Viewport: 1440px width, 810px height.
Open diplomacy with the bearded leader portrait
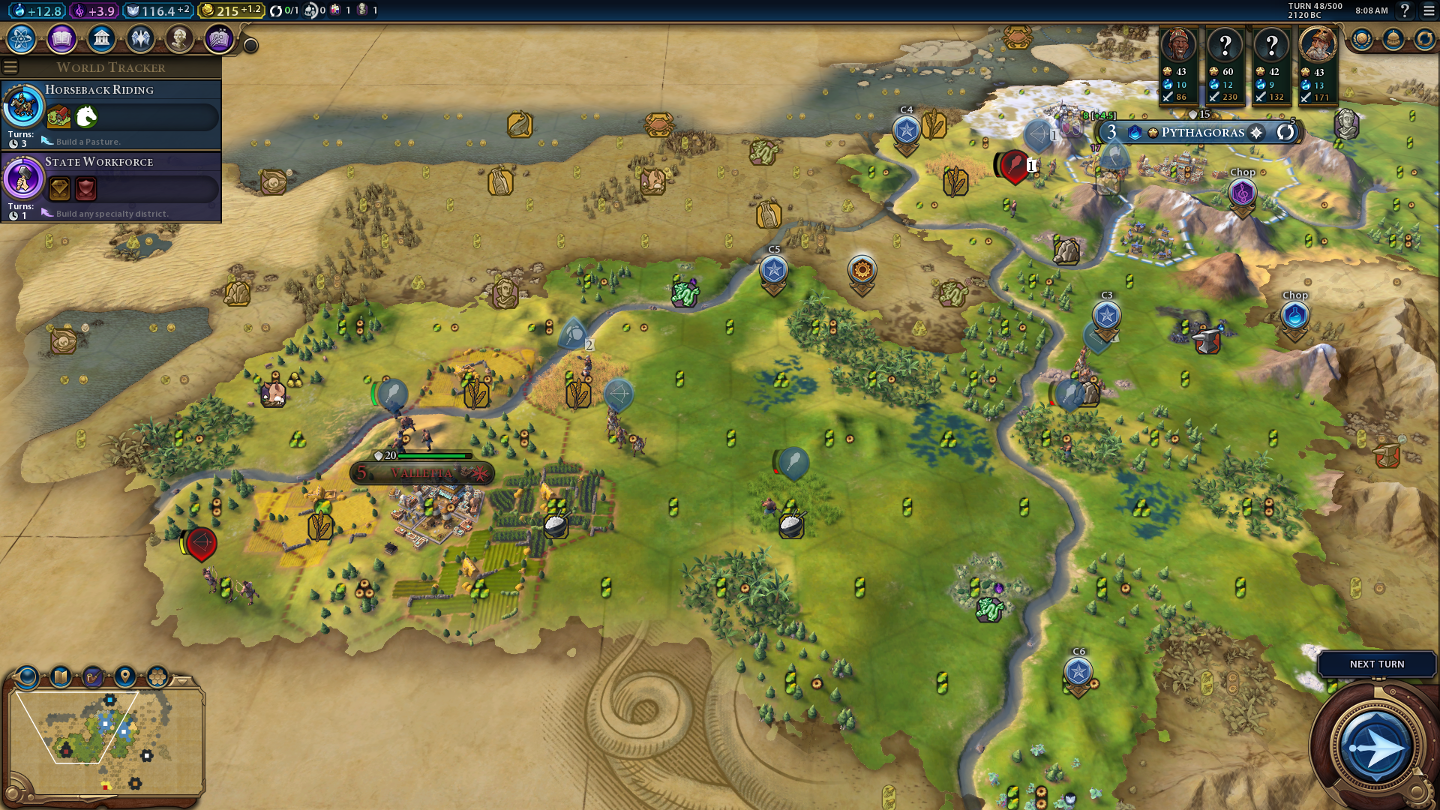point(1318,45)
